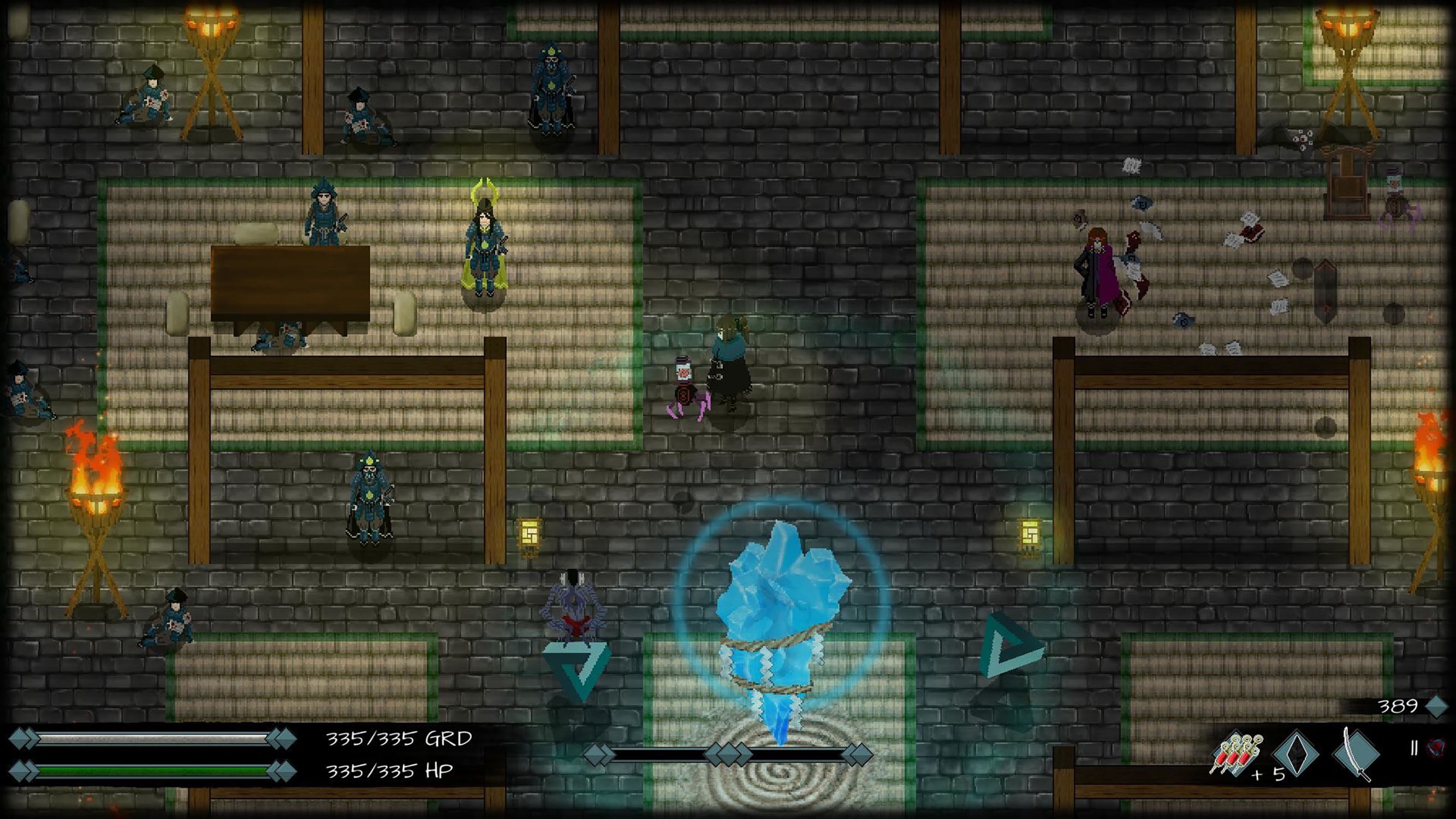The image size is (1456, 819).
Task: Click the right diamond marker on the crystal gauge
Action: (x=858, y=756)
